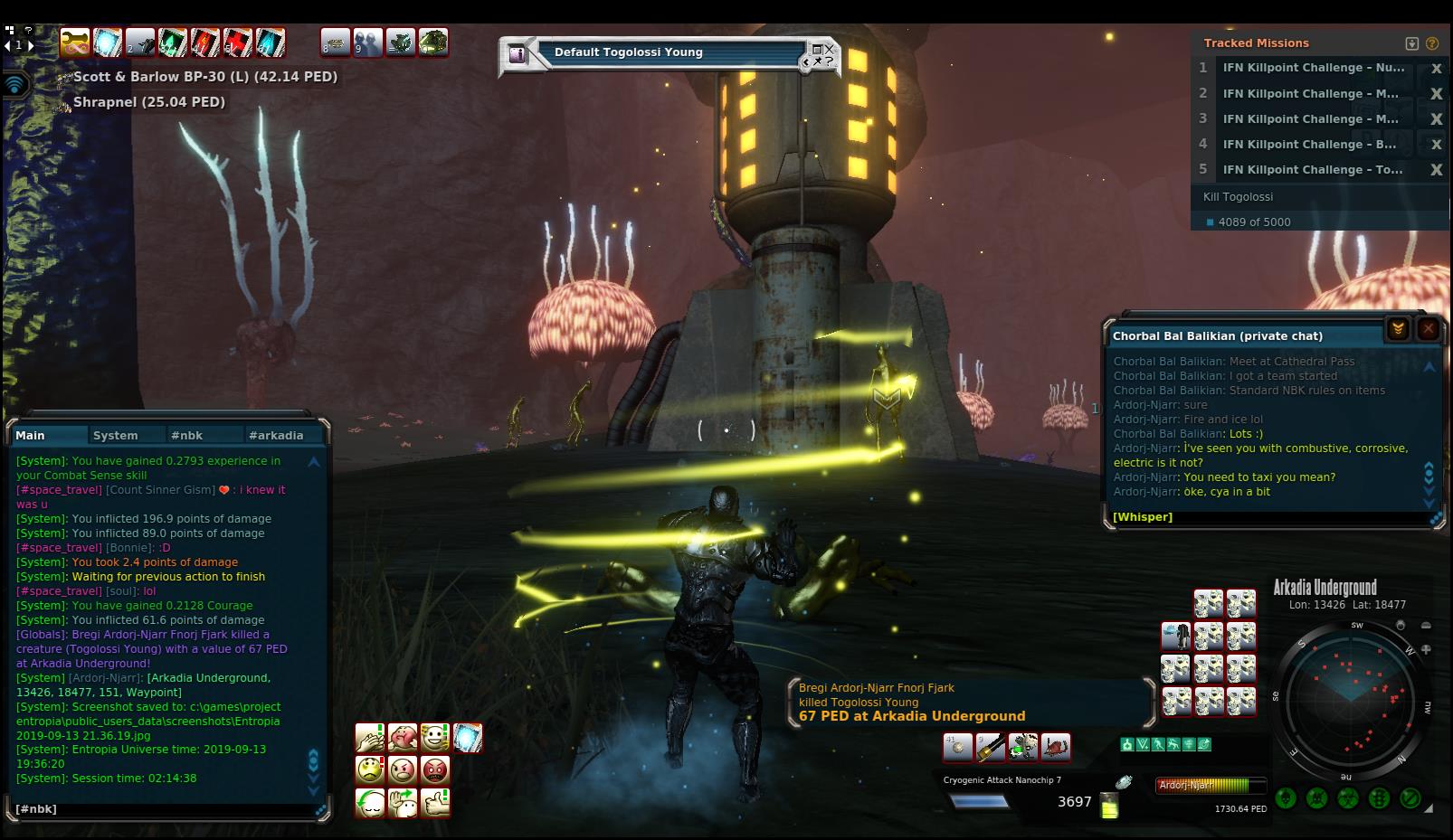The height and width of the screenshot is (840, 1453).
Task: Click the two-people silhouette hotbar icon
Action: pyautogui.click(x=367, y=42)
